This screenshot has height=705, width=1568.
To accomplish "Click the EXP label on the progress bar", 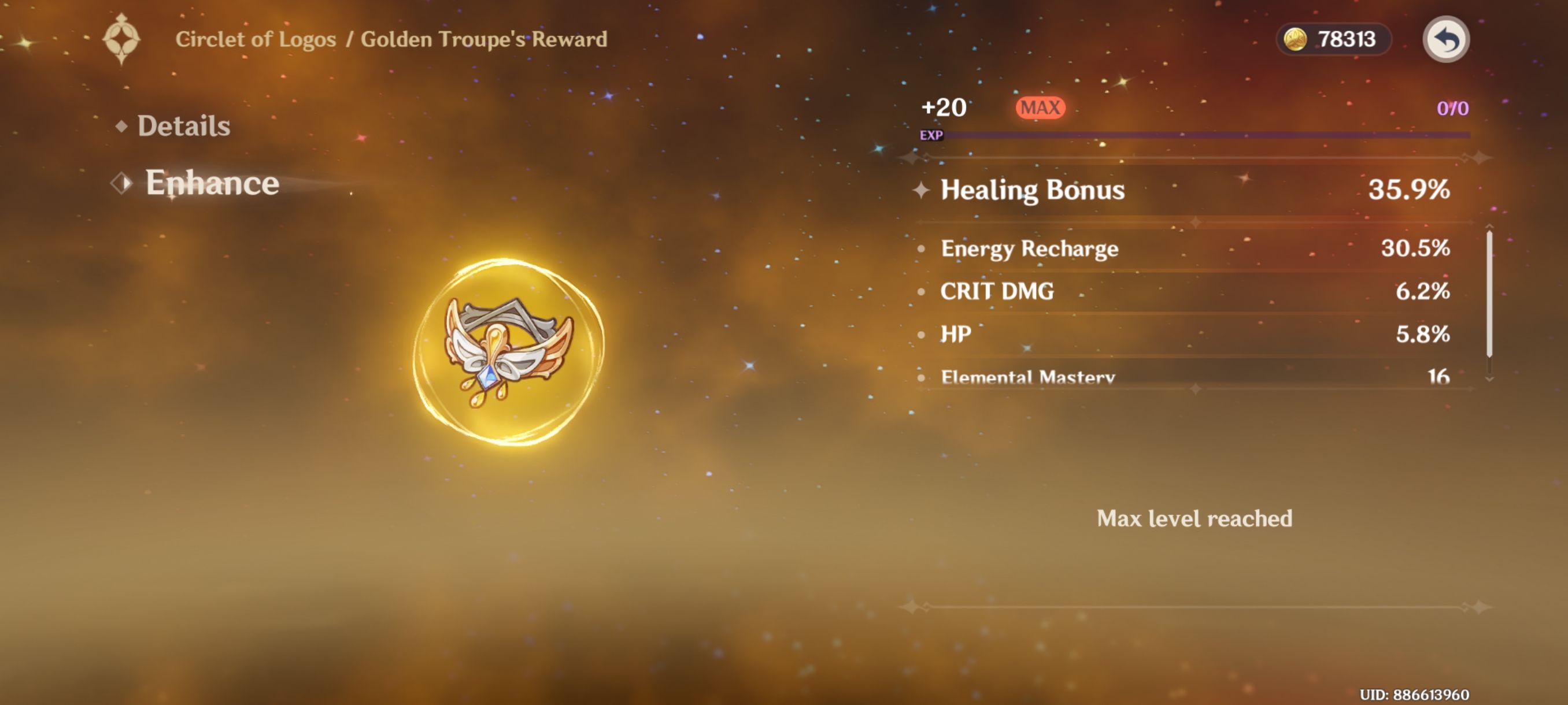I will pos(931,136).
